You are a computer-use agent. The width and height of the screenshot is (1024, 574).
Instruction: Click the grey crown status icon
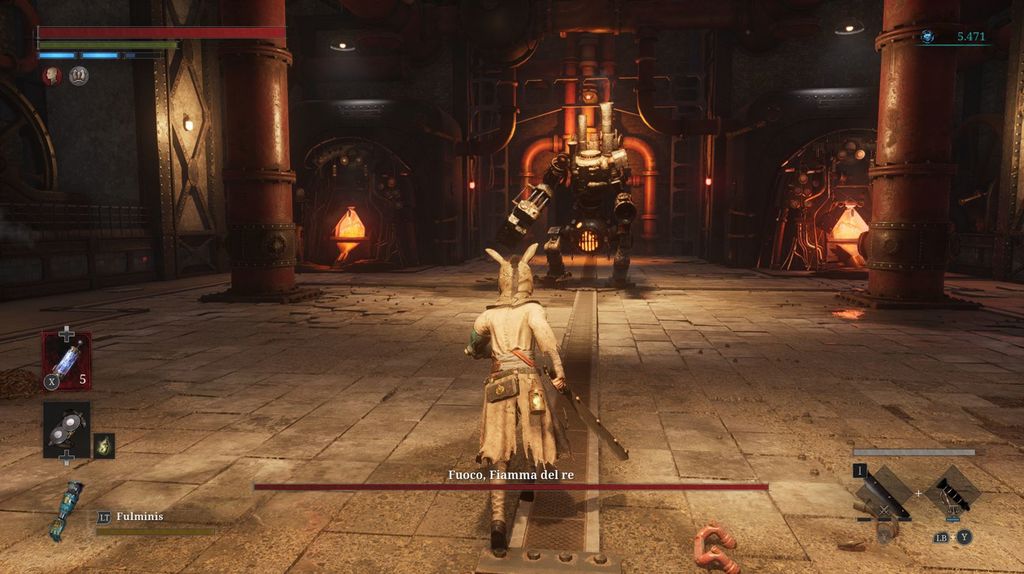pyautogui.click(x=79, y=76)
